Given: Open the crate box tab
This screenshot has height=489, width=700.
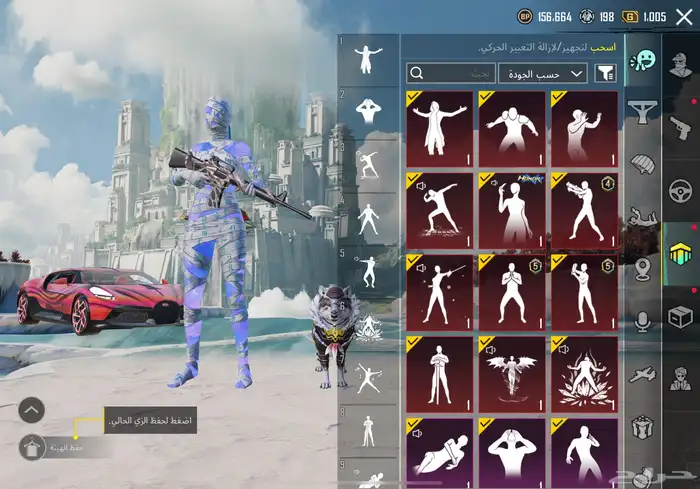Looking at the screenshot, I should (x=681, y=317).
